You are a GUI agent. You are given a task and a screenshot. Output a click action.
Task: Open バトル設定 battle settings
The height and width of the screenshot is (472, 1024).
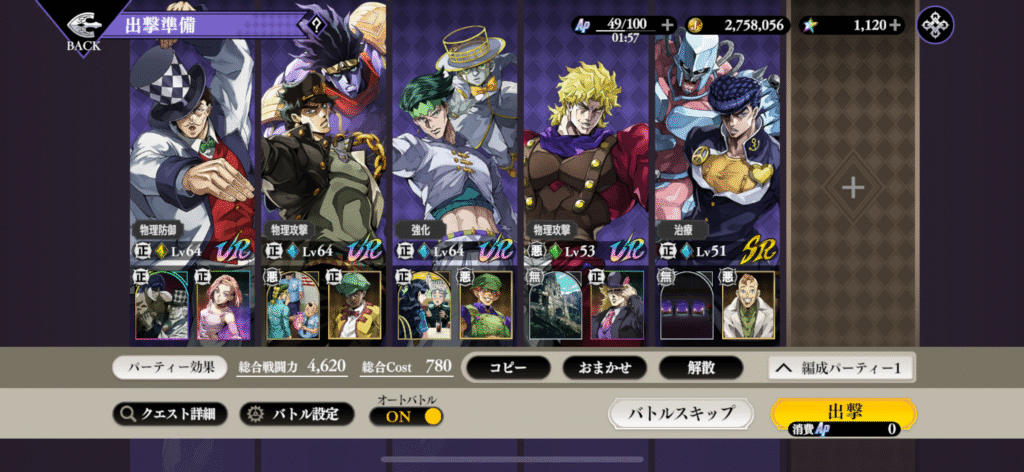point(295,414)
